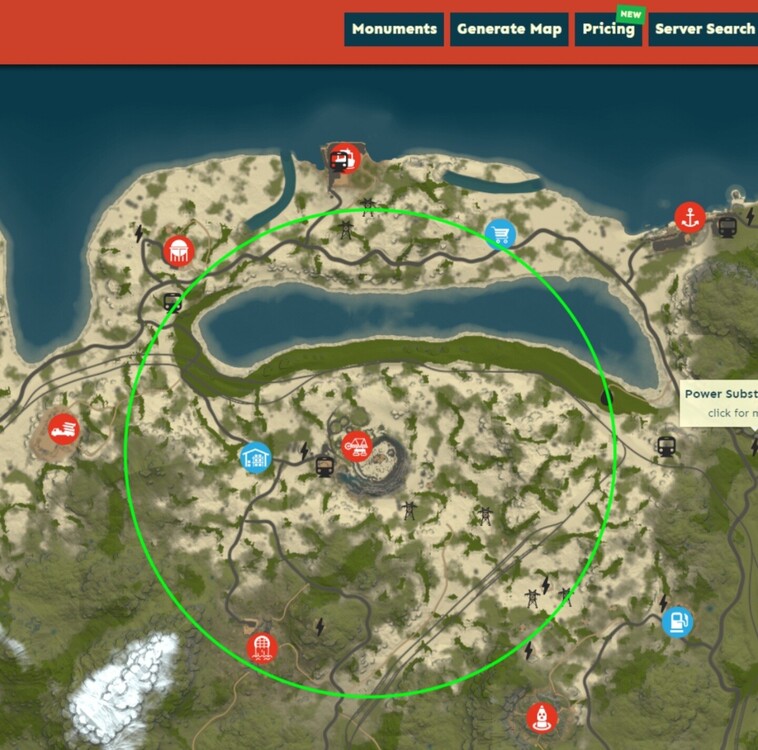Click the blue gas pump marker
The width and height of the screenshot is (758, 750).
(677, 622)
